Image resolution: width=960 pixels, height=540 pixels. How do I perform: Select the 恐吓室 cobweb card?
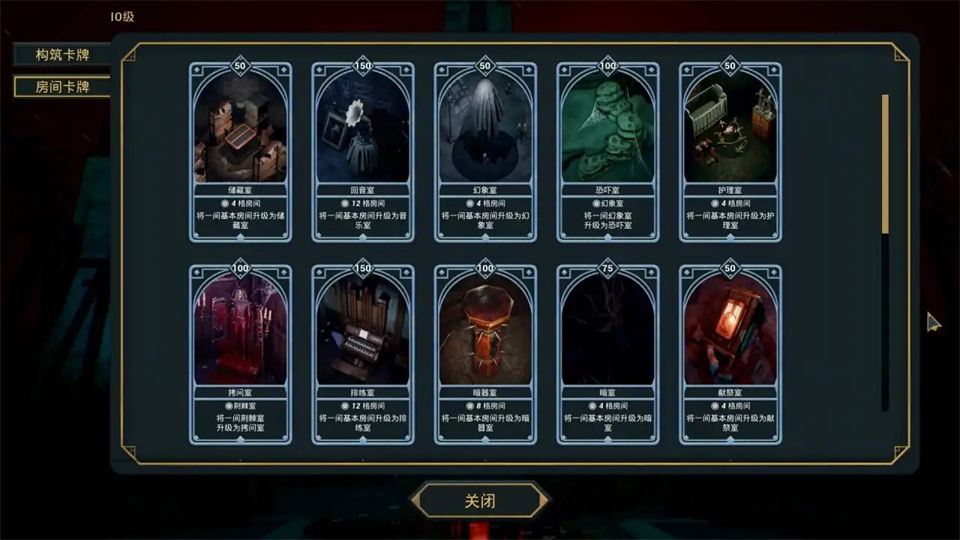608,152
